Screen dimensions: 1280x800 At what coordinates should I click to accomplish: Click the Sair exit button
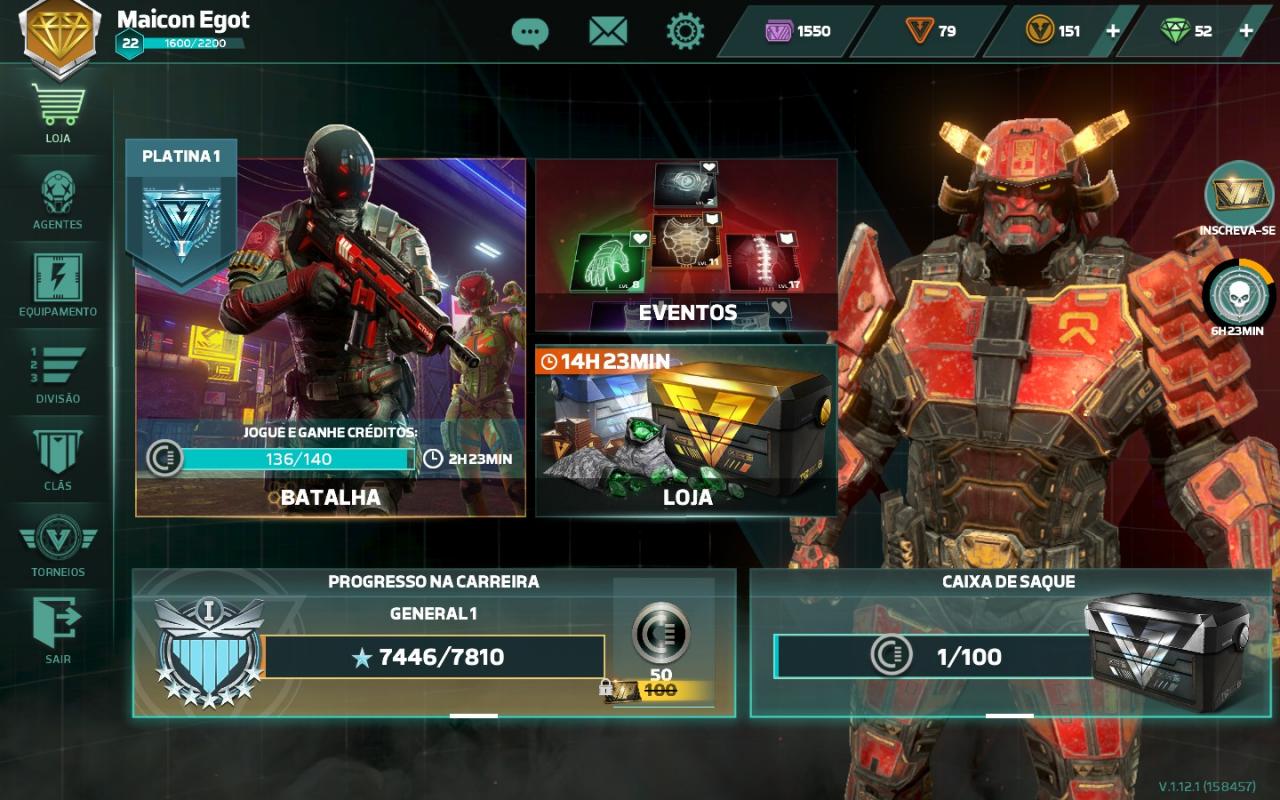point(58,631)
